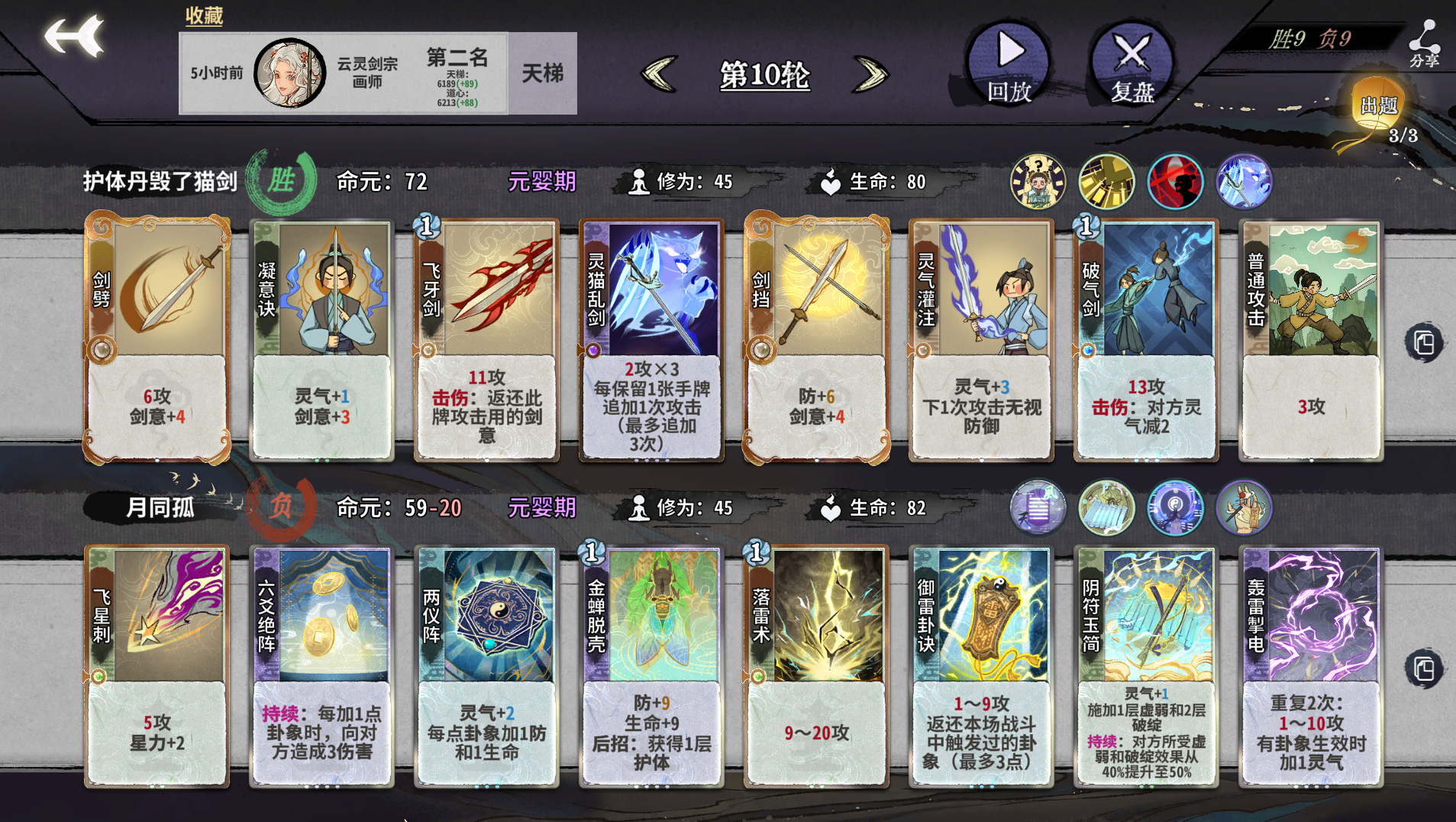Click the back arrow top left
The image size is (1456, 822).
(x=76, y=34)
